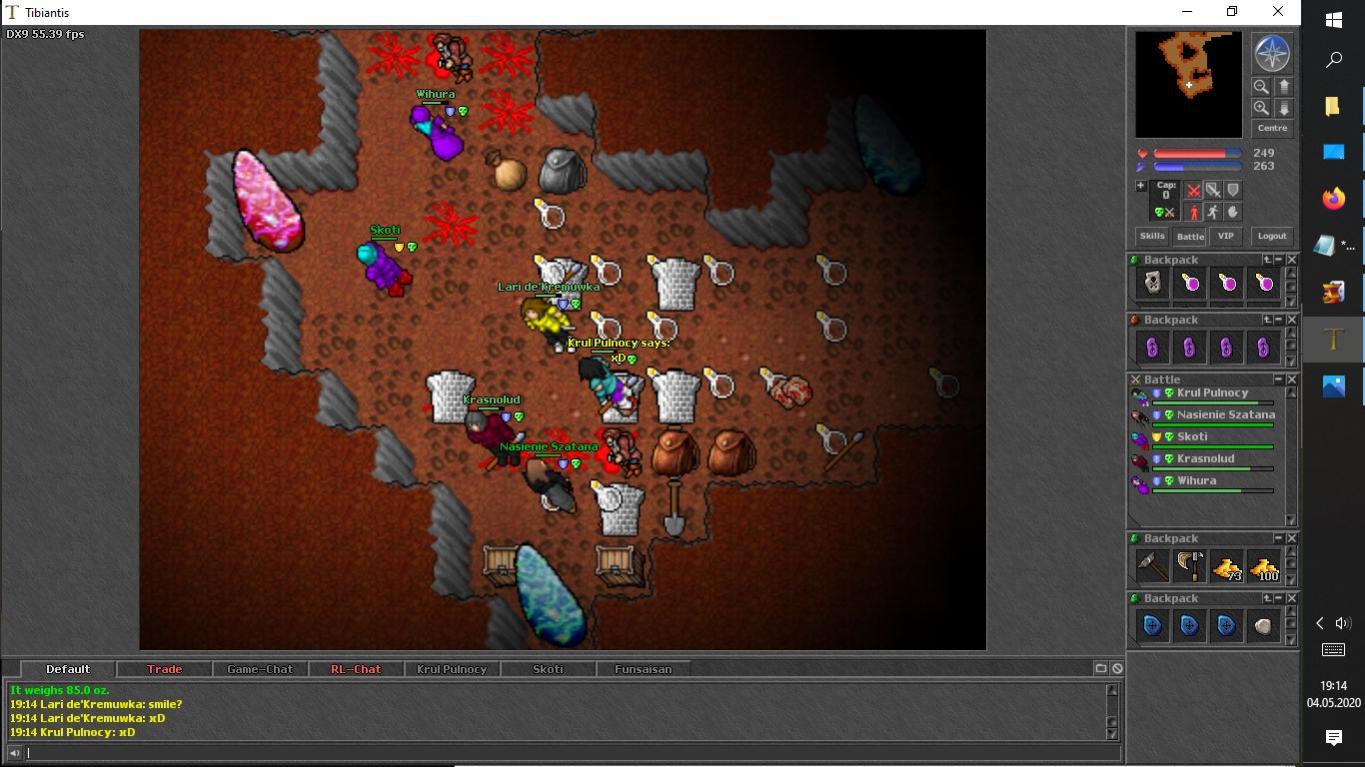Select the 100 gold coins stack
The height and width of the screenshot is (767, 1365).
click(1264, 567)
